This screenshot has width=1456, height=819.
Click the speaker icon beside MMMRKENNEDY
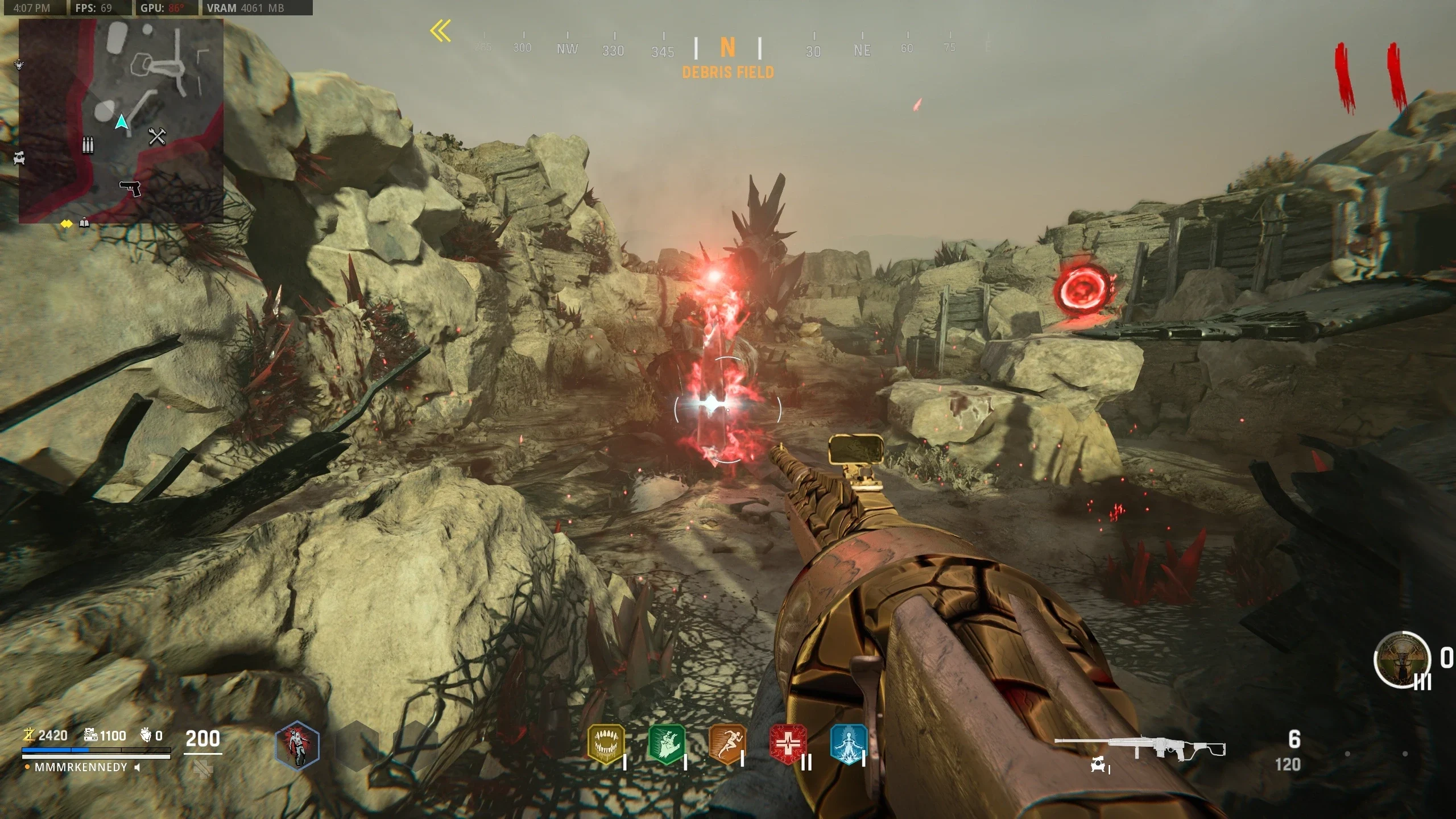[x=137, y=767]
